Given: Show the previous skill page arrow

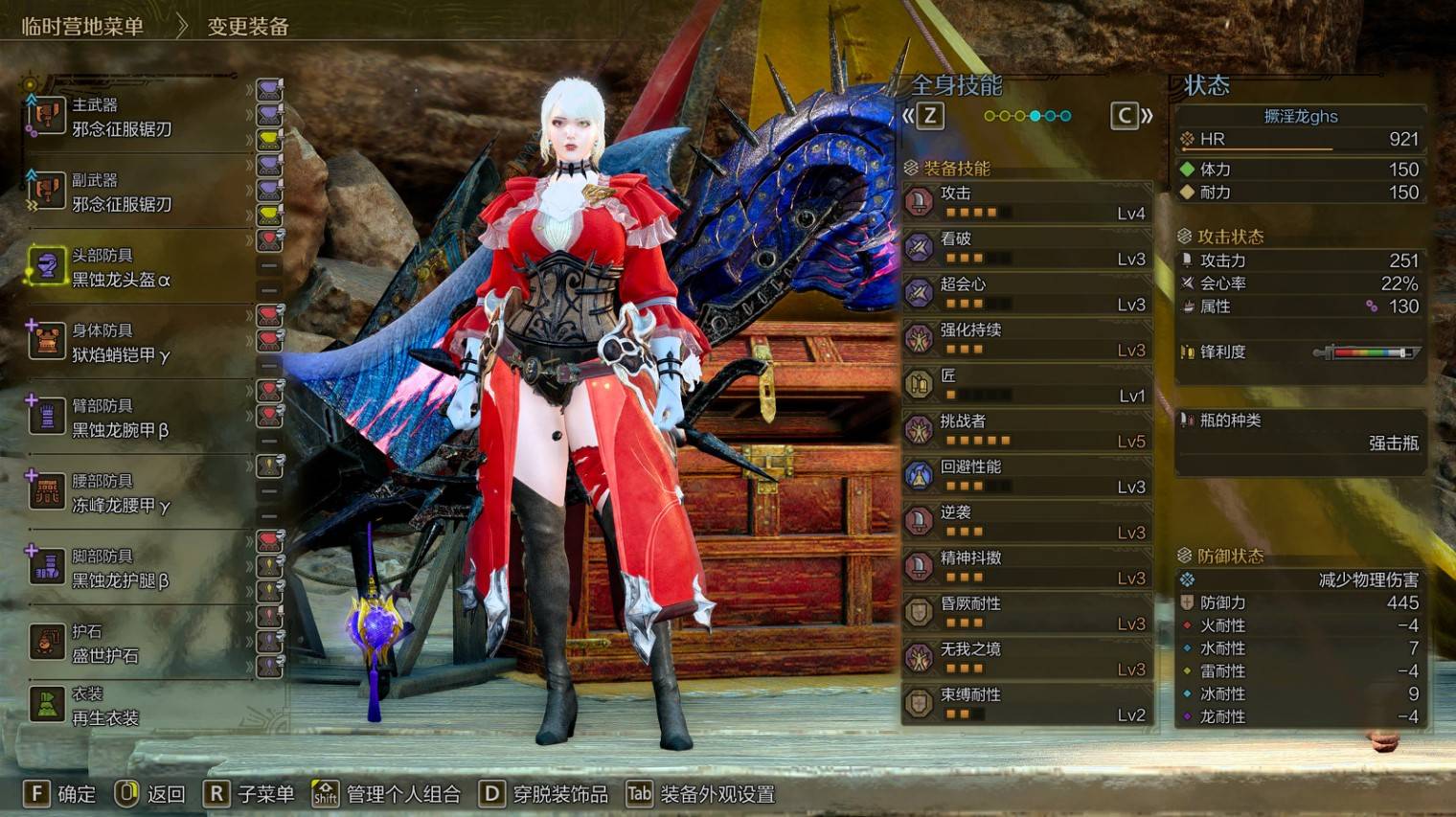Looking at the screenshot, I should (x=922, y=116).
